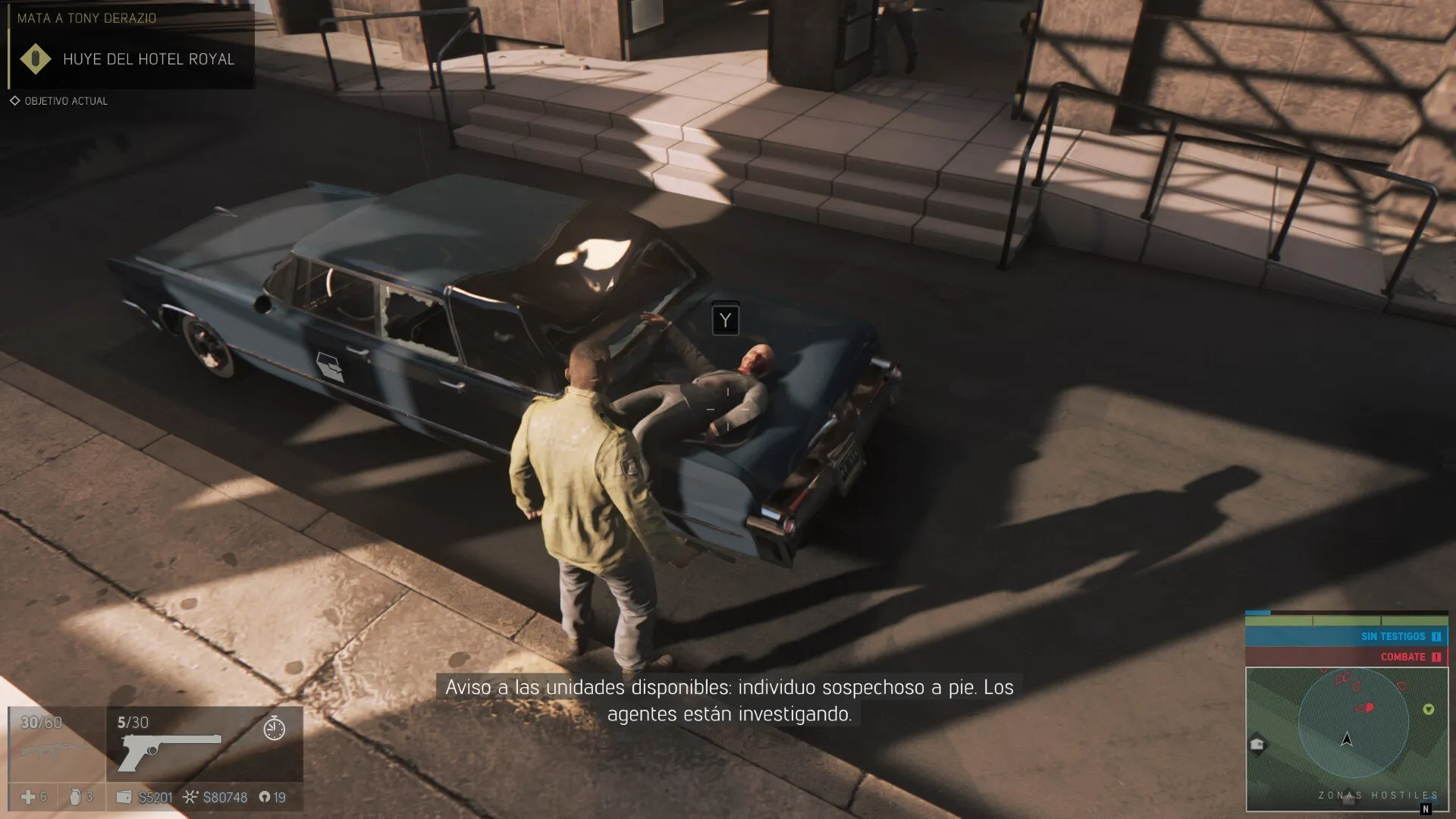This screenshot has height=819, width=1456.
Task: Open the Huye del Hotel Royal objective
Action: click(149, 59)
